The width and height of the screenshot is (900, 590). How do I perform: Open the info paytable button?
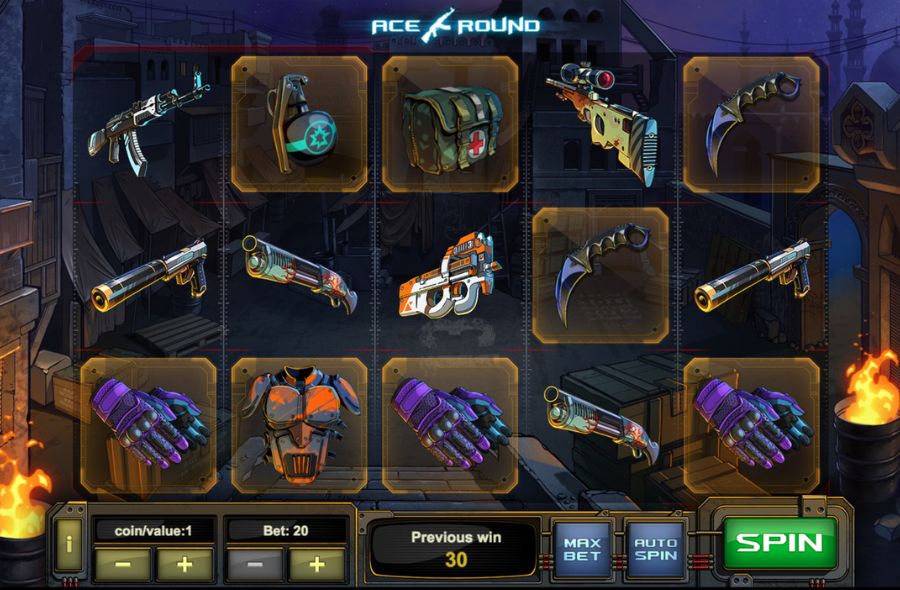[x=69, y=544]
